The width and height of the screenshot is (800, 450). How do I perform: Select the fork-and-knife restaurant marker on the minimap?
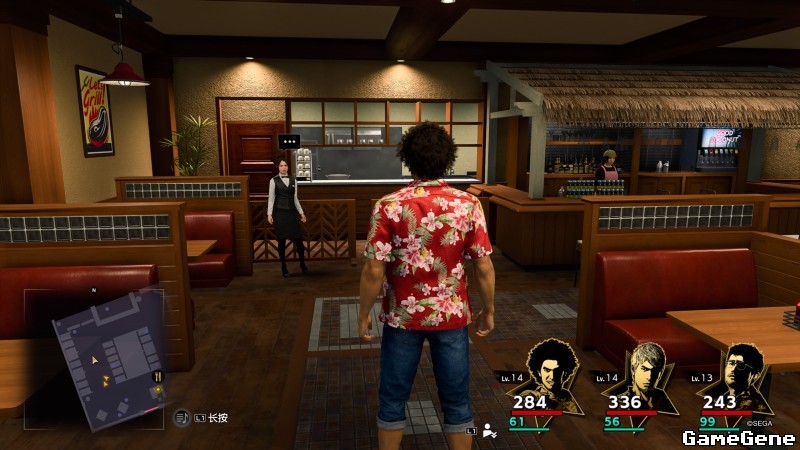pos(156,376)
